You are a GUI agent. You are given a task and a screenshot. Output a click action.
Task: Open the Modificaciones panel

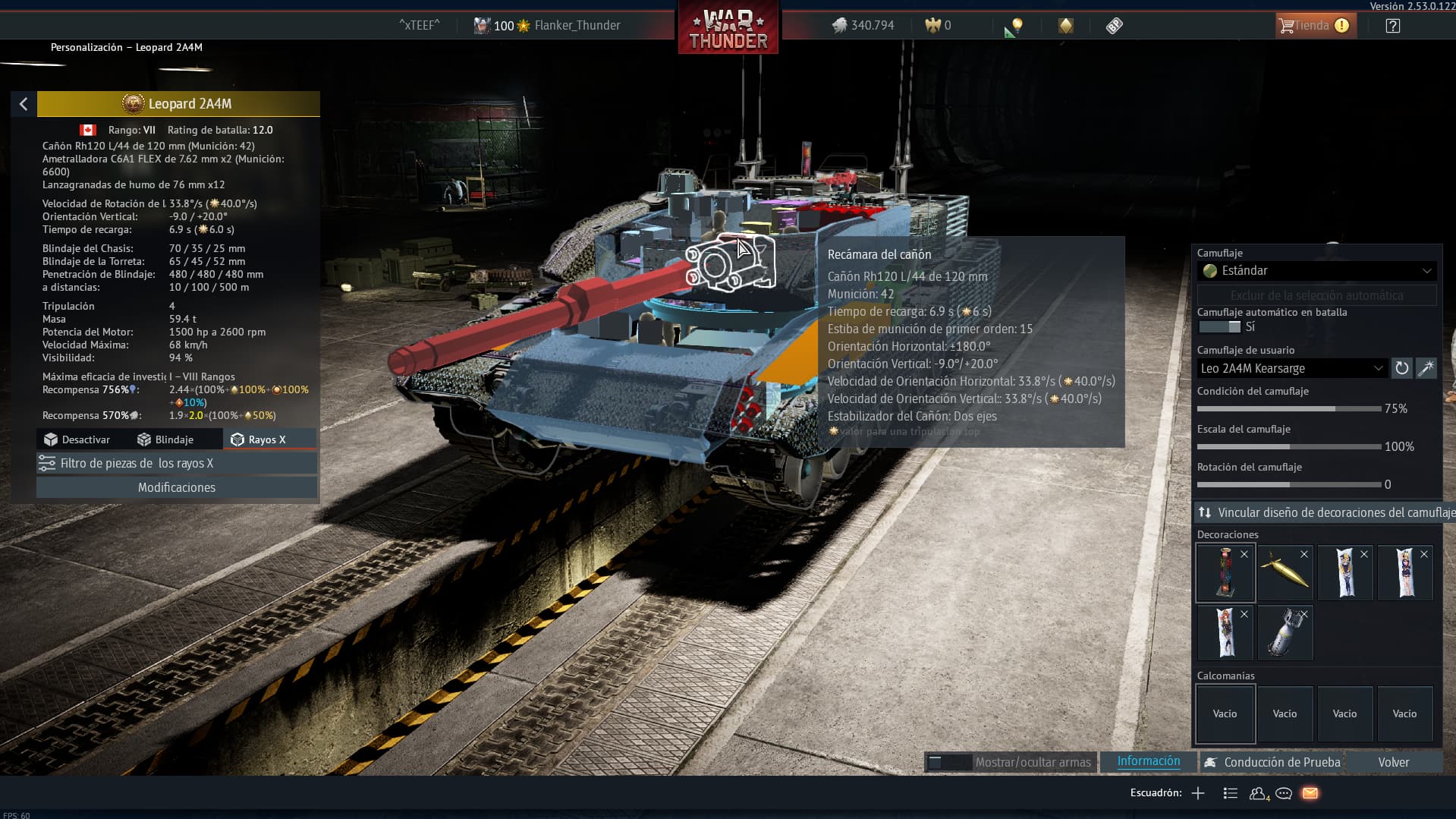tap(176, 487)
